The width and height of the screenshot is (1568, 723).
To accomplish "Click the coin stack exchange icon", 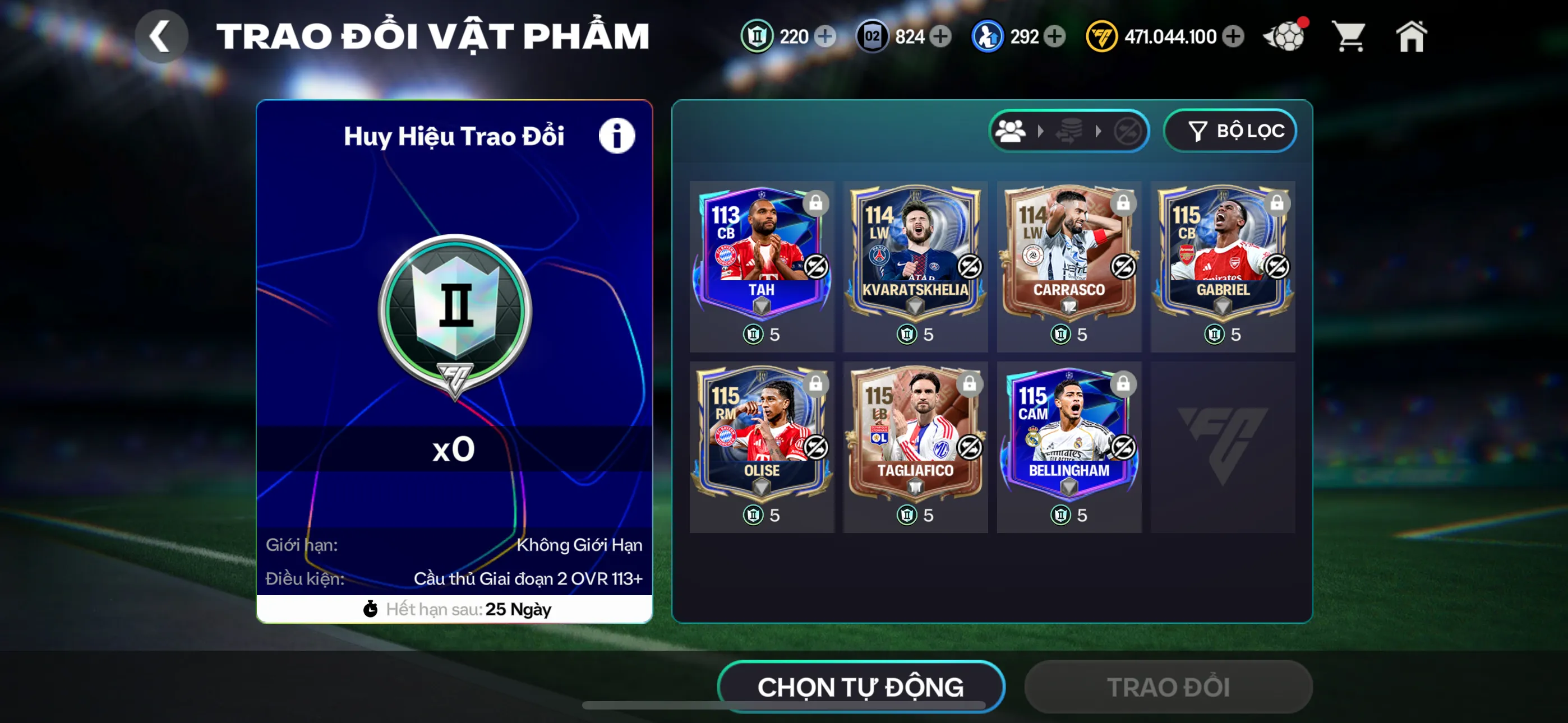I will tap(1070, 130).
